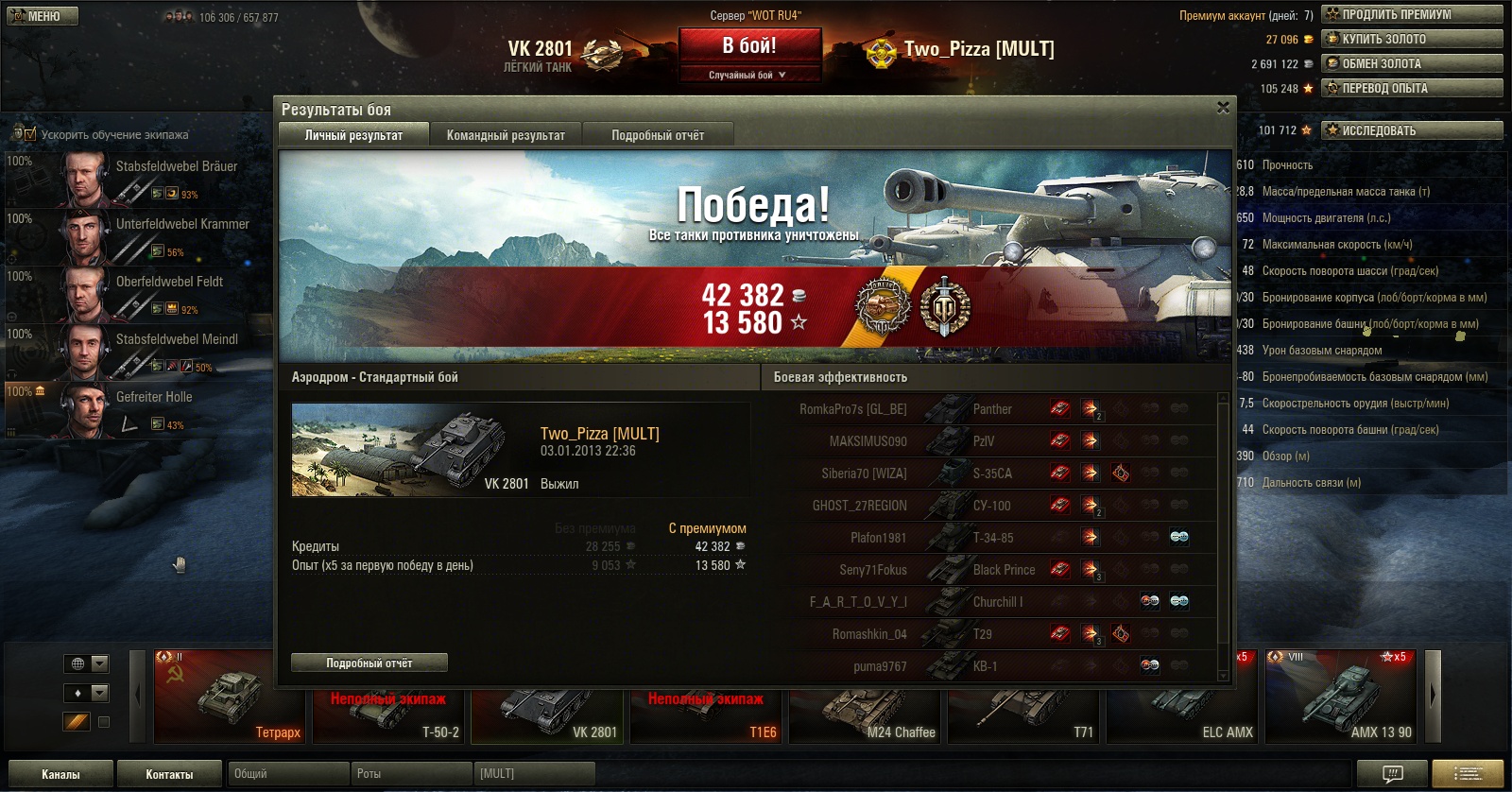
Task: Choose Купить золото
Action: pos(1412,39)
